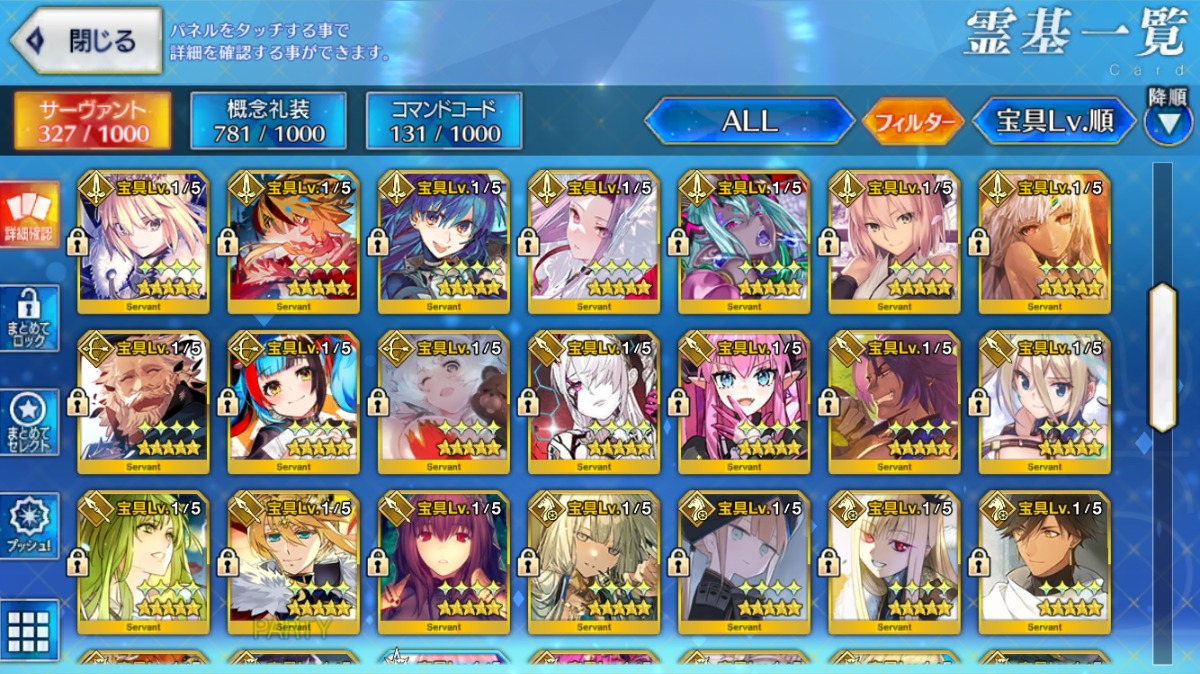Select the white bear Archer card
1200x674 pixels.
443,402
